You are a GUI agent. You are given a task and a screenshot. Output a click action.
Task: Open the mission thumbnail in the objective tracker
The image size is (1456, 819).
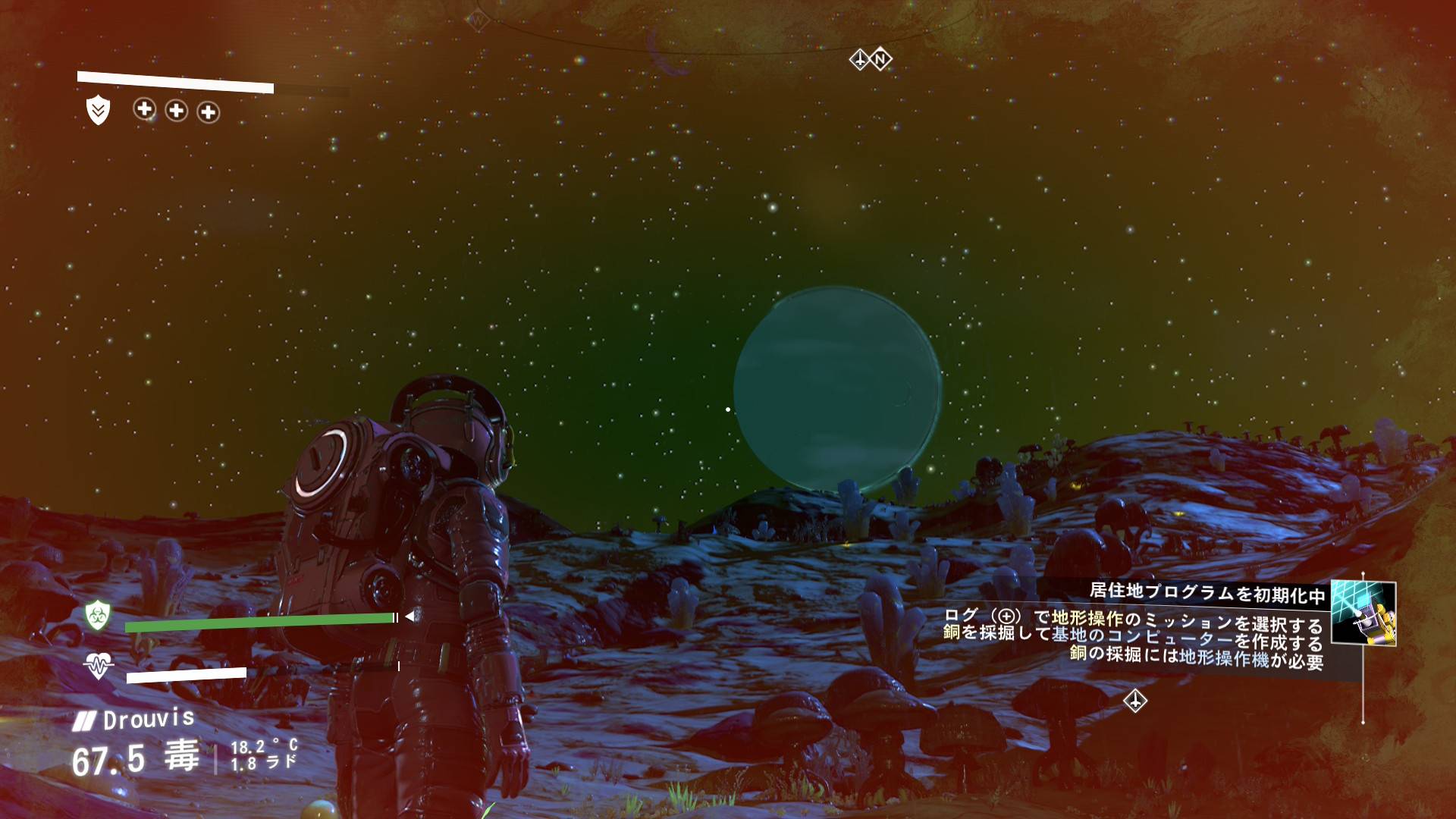(x=1363, y=613)
